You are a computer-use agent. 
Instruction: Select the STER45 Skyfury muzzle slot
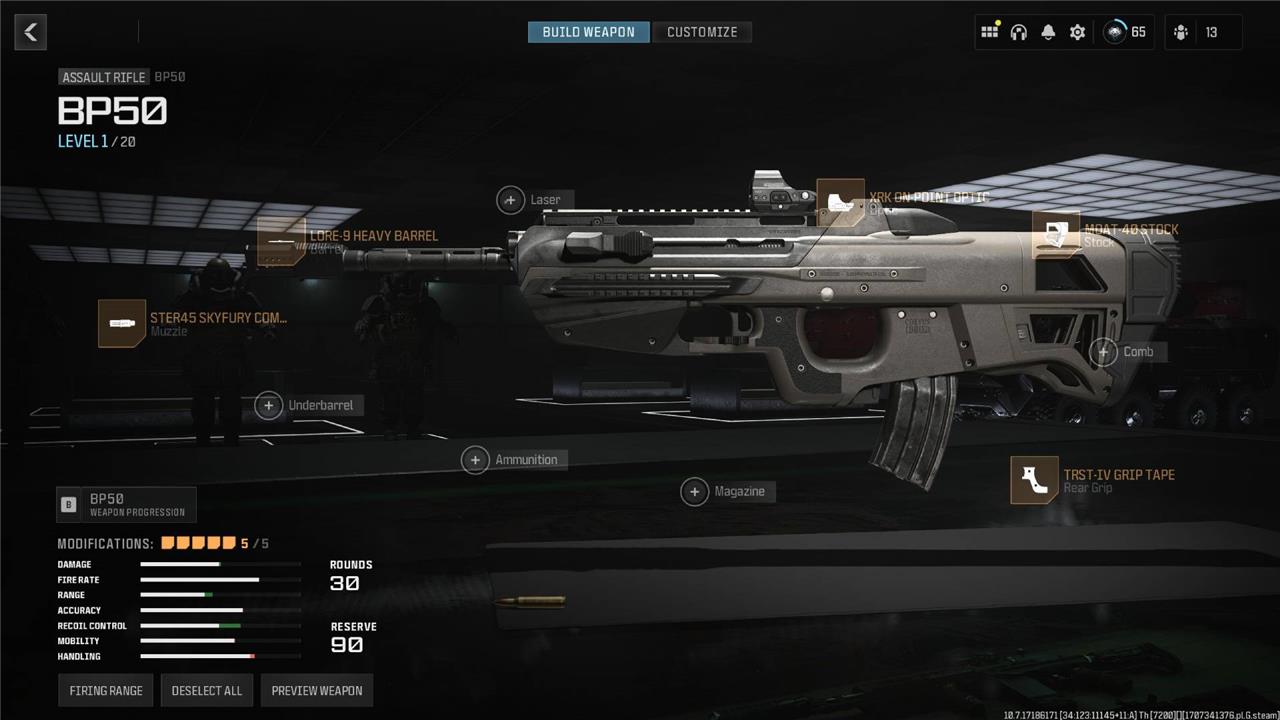(x=122, y=324)
